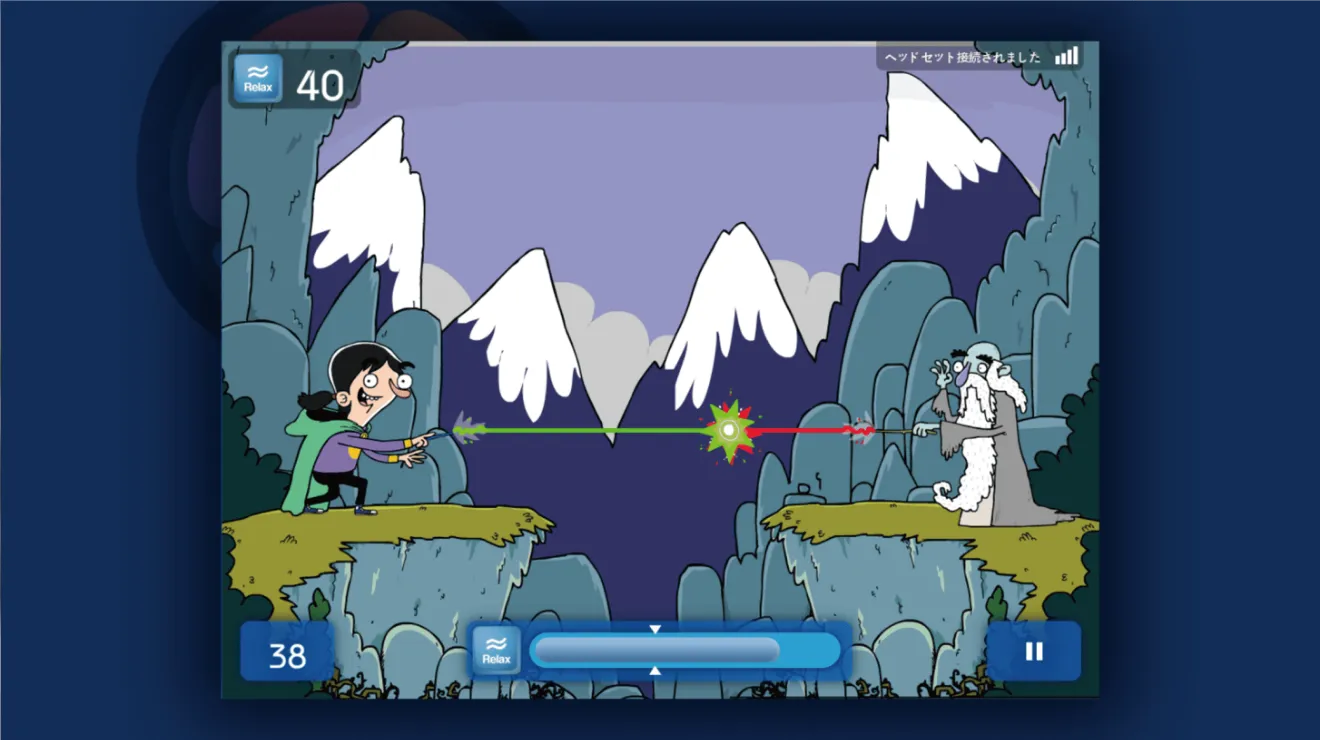1320x740 pixels.
Task: Click the Relax icon next to the 40
Action: [258, 79]
